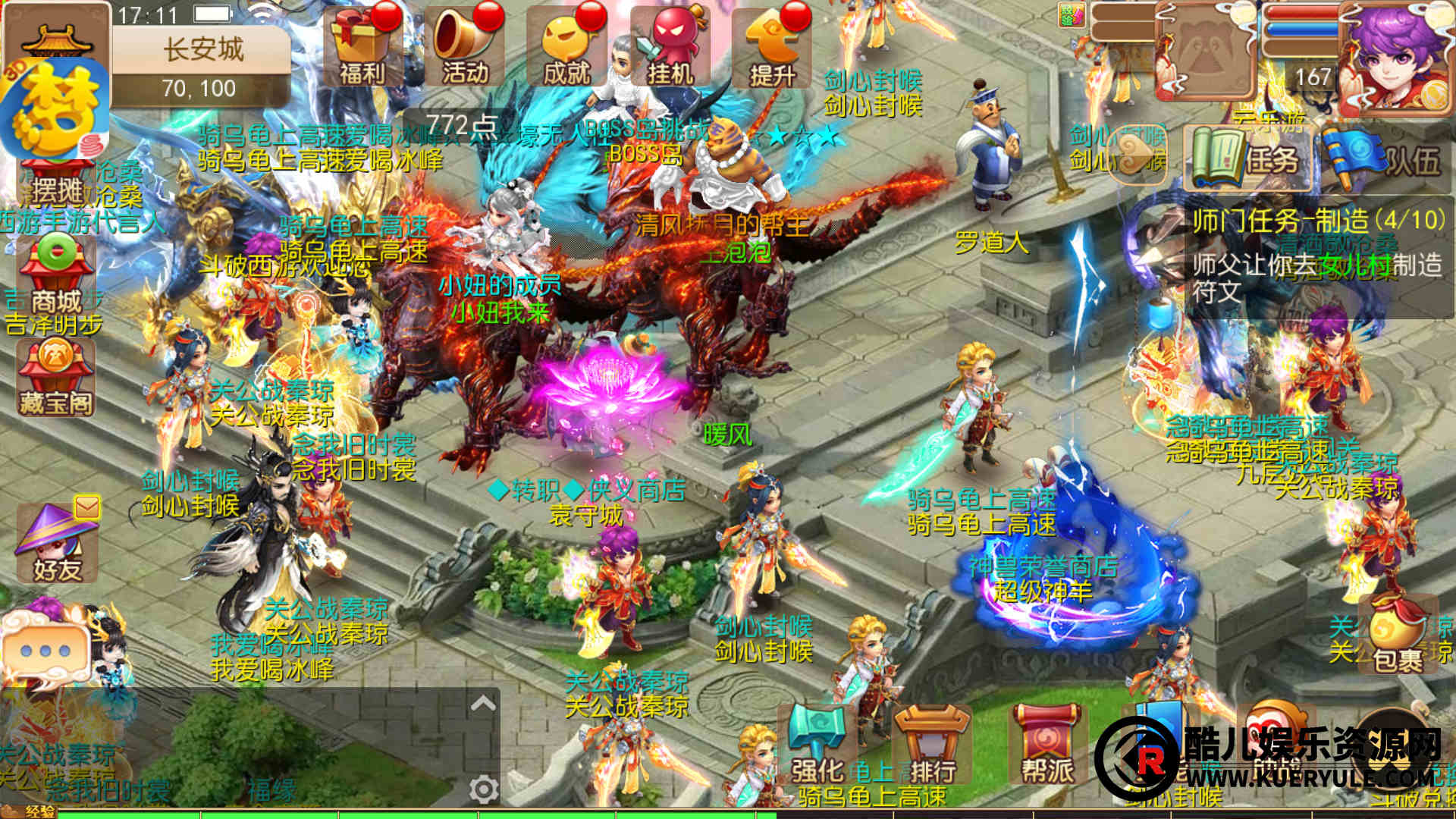
Task: Select the 师门任务-制造 quest tracker entry
Action: tap(1318, 256)
